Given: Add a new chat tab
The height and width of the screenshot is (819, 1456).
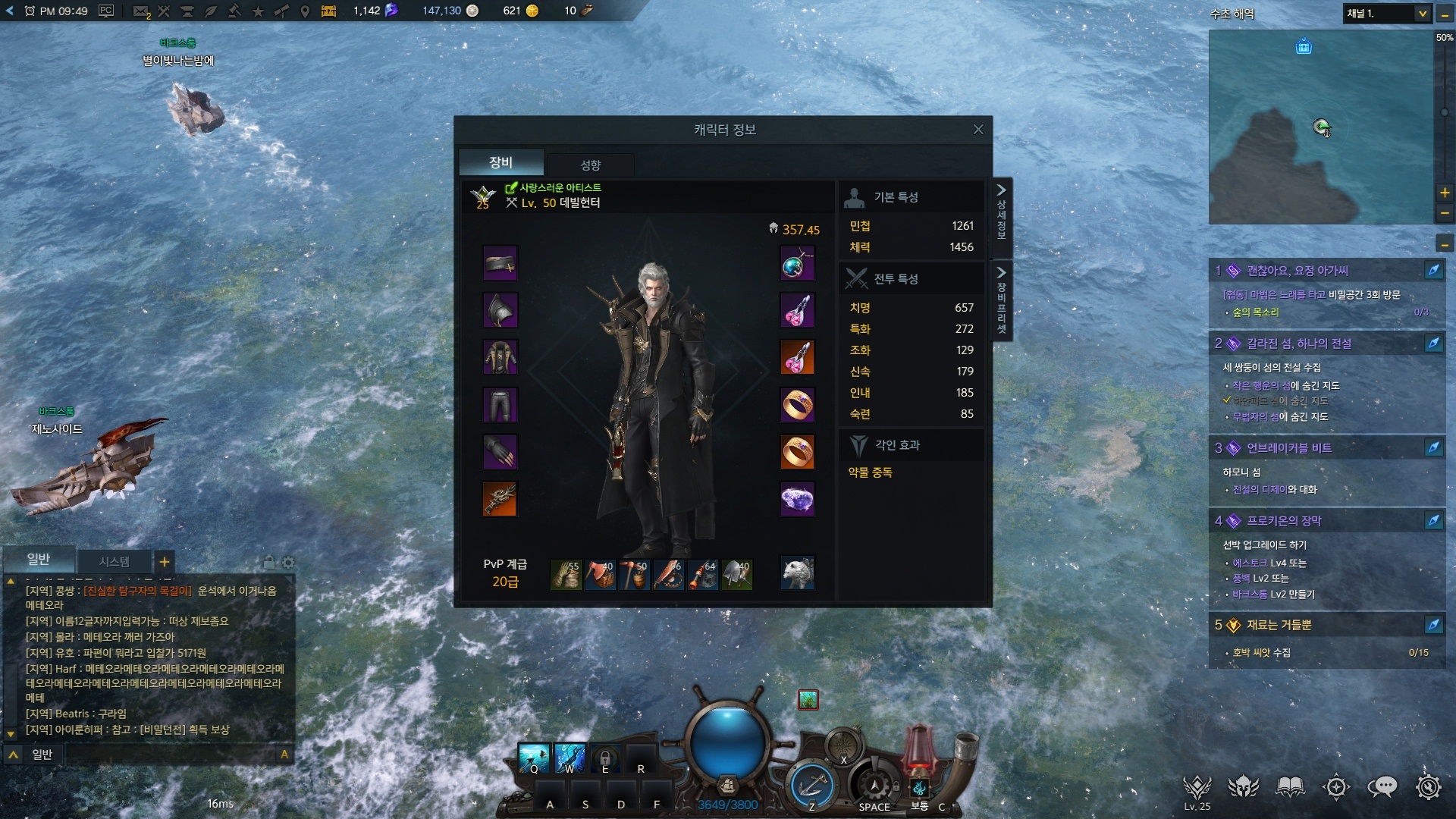Looking at the screenshot, I should pos(164,561).
